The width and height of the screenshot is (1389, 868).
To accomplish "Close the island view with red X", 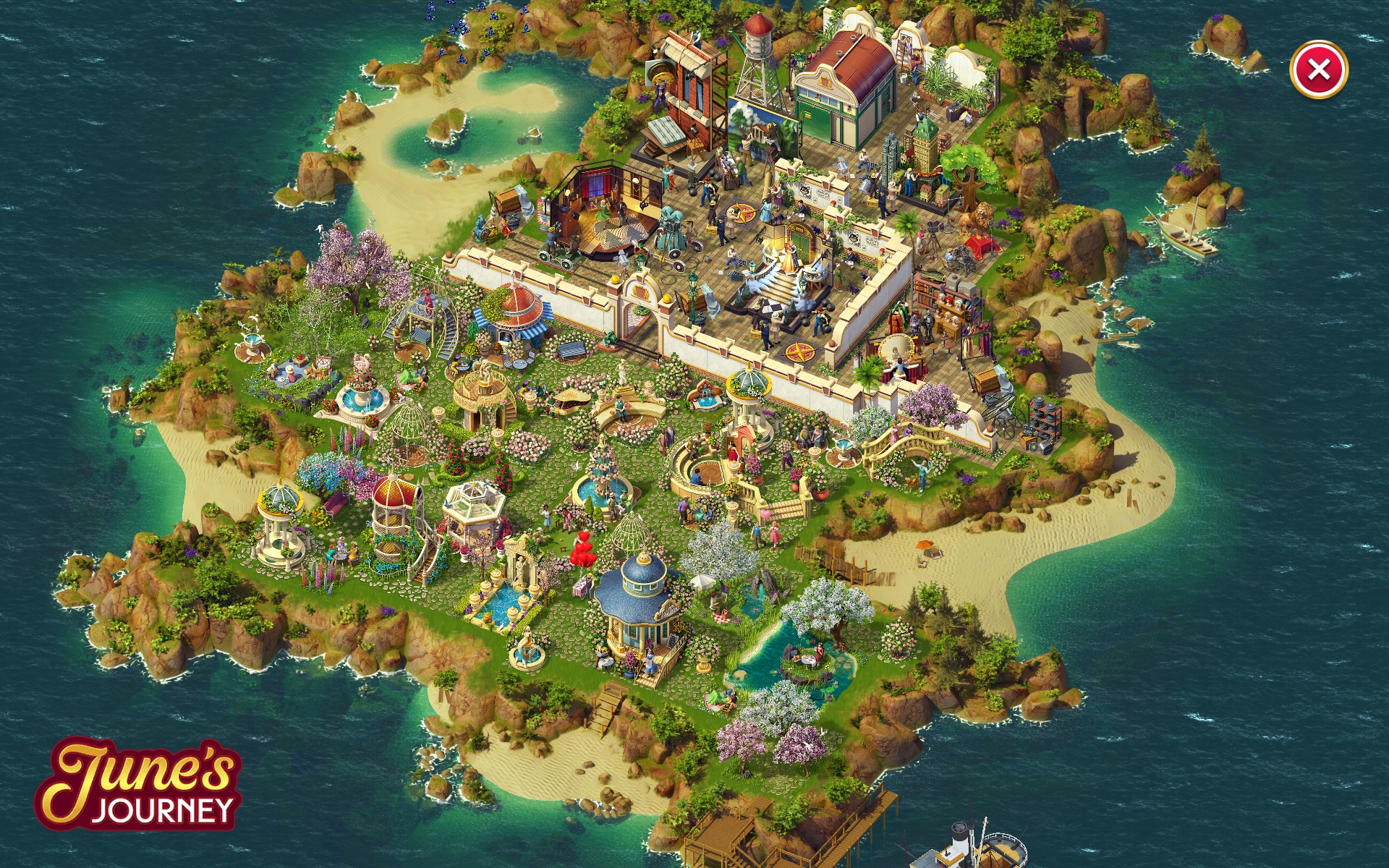I will (1318, 70).
